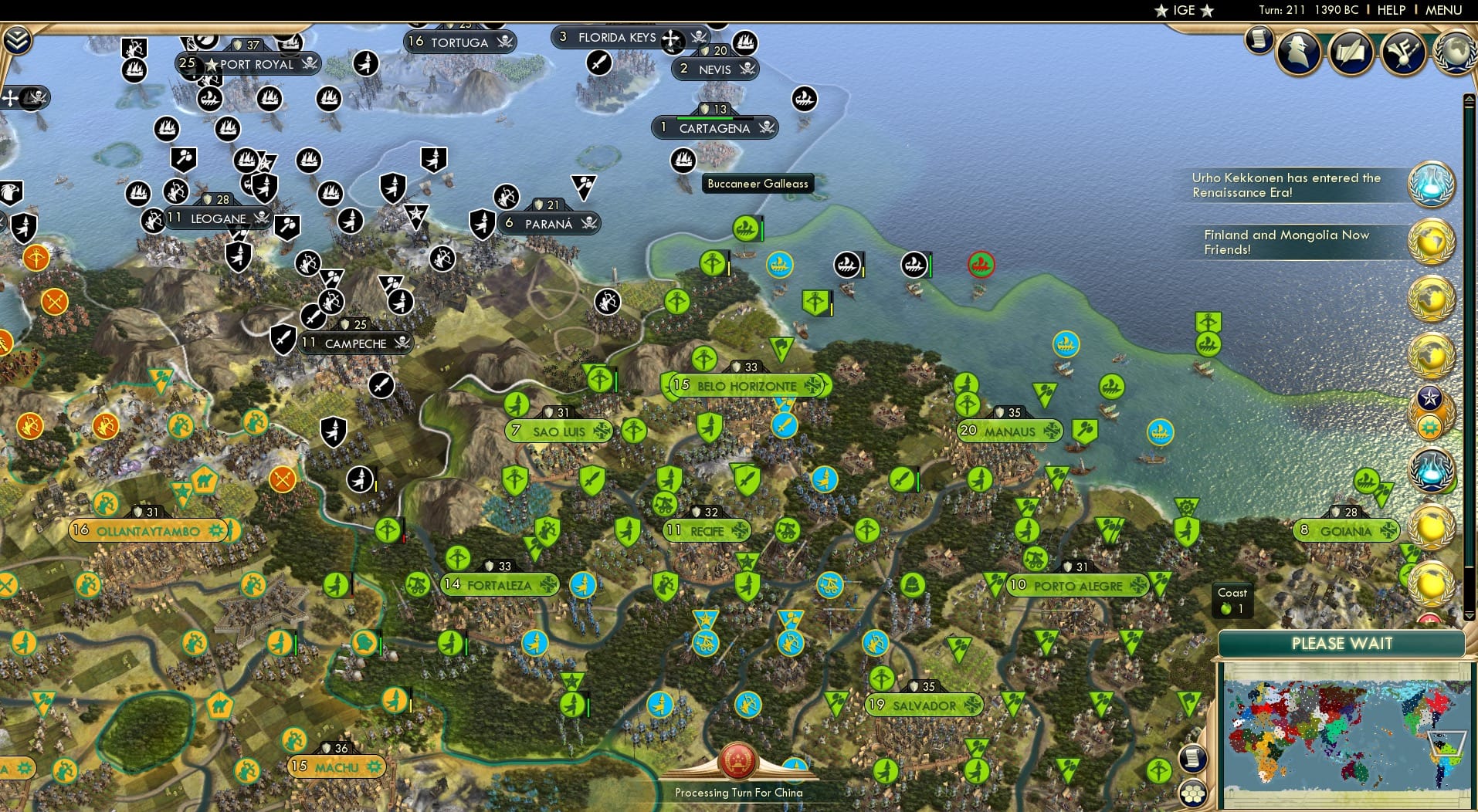Click the 'Urho Kekkonen entered Renaissance Era' notification

click(x=1286, y=185)
